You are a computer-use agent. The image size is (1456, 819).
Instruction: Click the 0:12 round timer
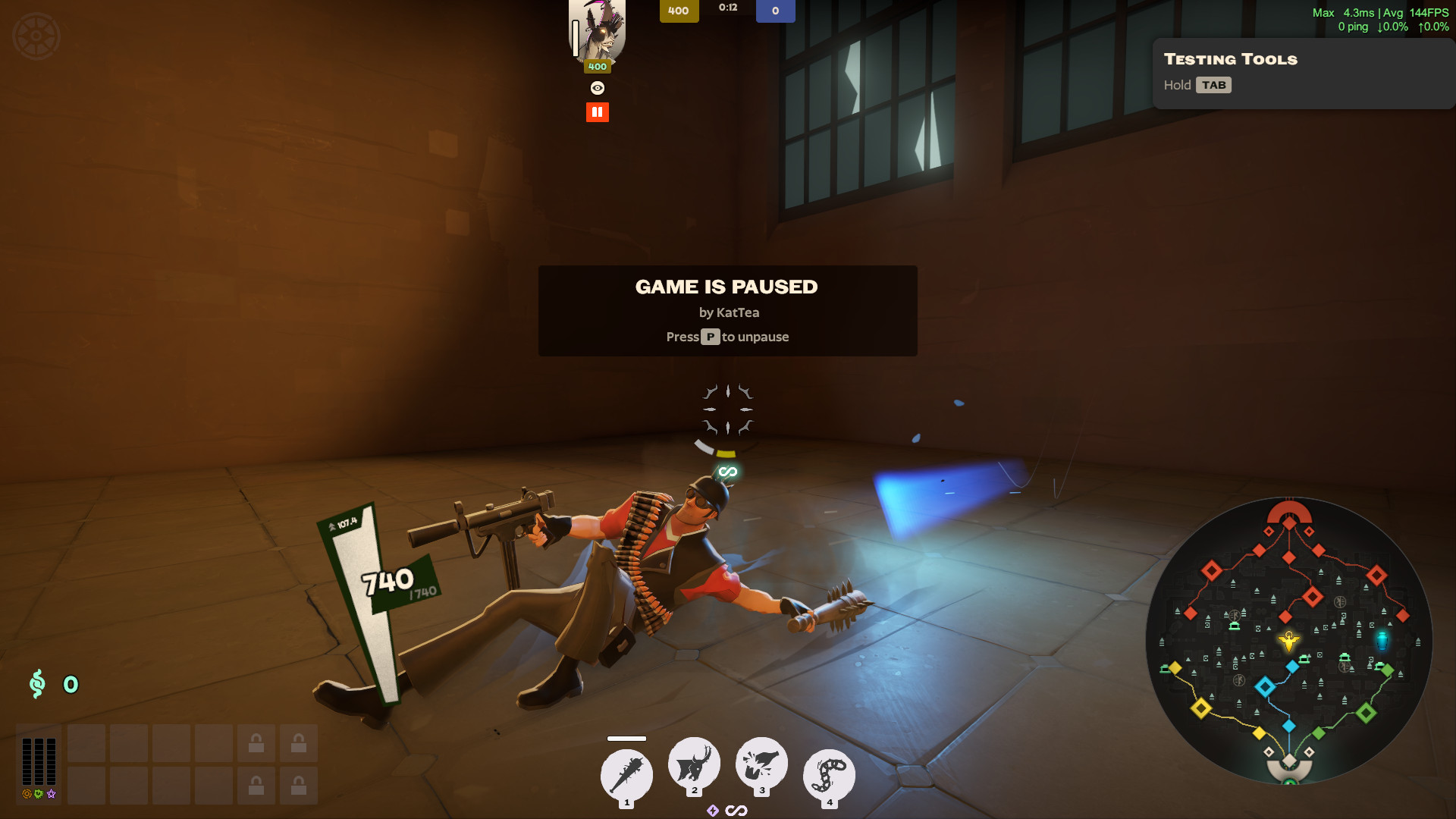point(730,8)
